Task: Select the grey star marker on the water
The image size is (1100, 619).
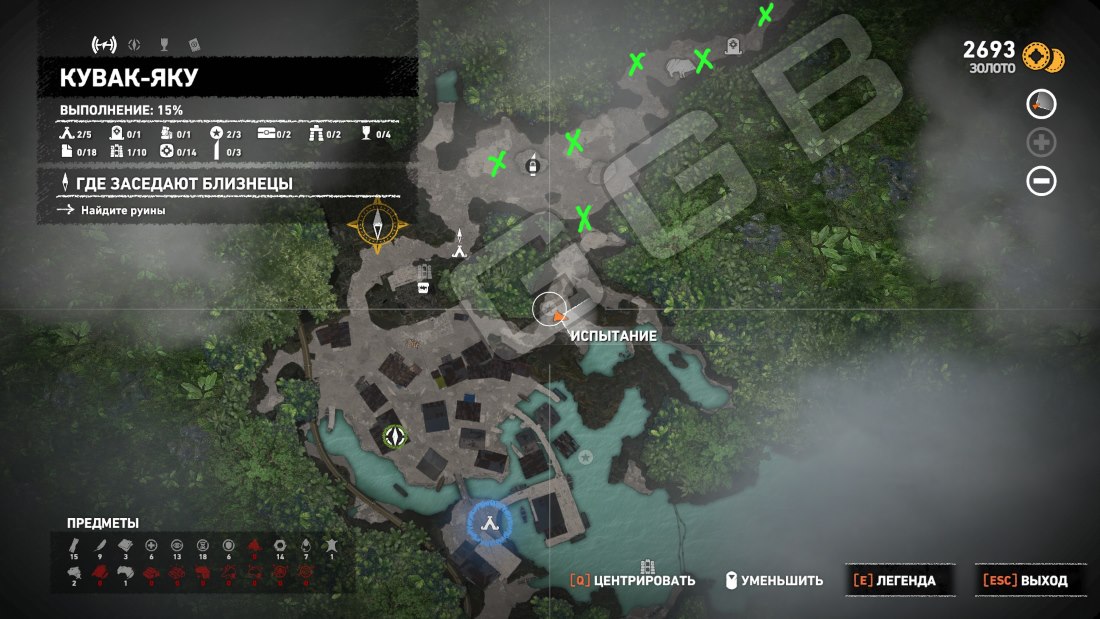Action: point(586,457)
